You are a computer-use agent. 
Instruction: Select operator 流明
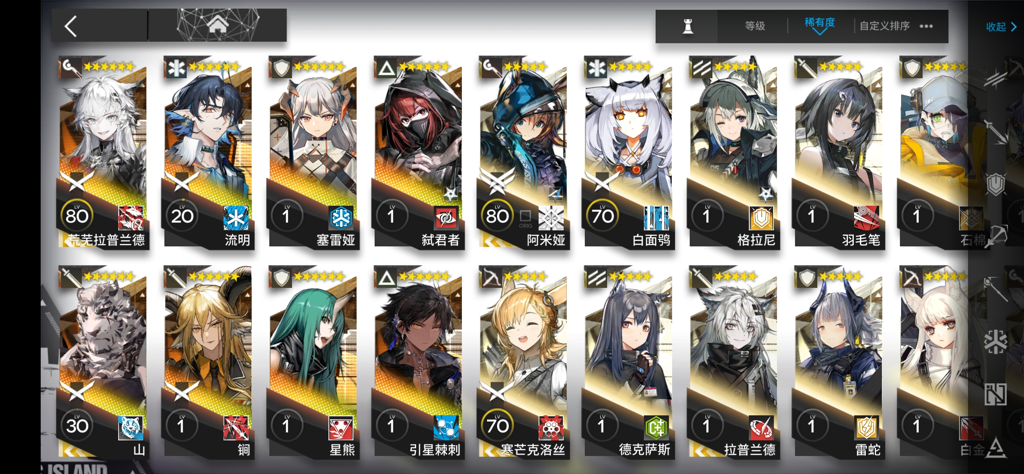click(x=207, y=150)
